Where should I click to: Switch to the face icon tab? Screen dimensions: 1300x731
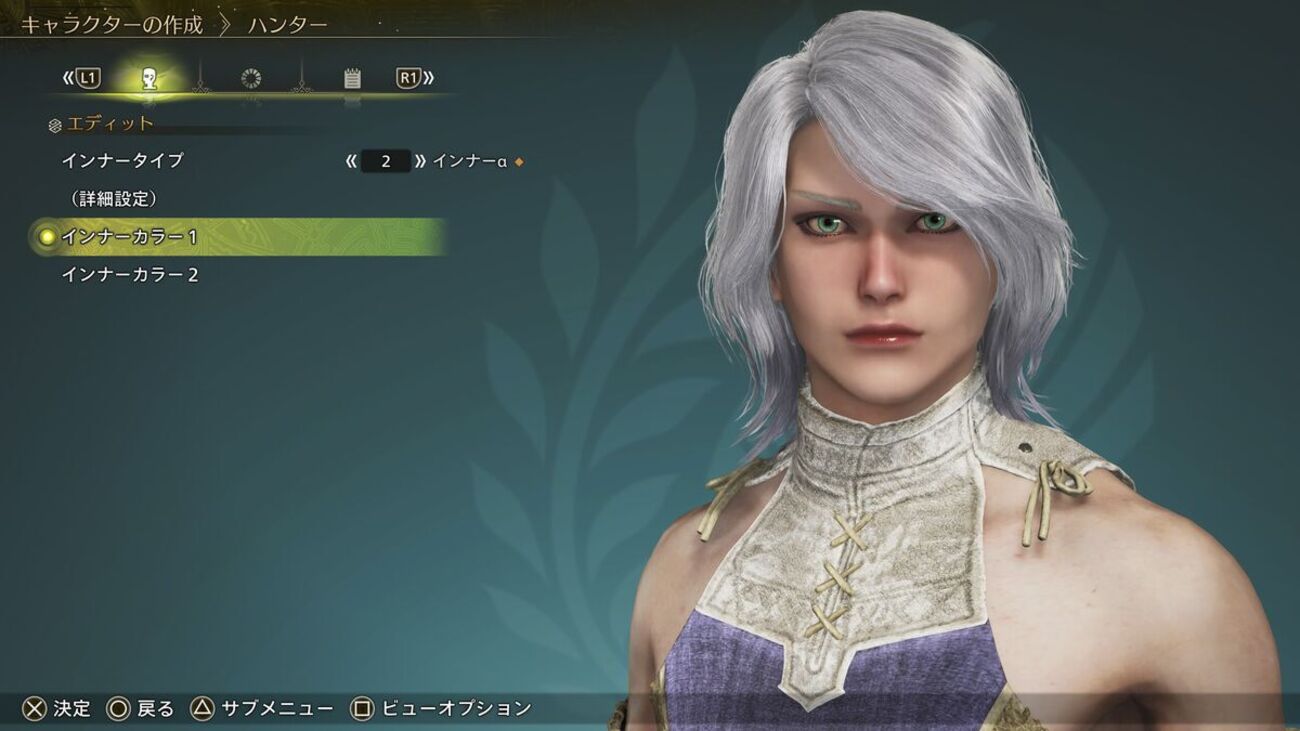[149, 78]
